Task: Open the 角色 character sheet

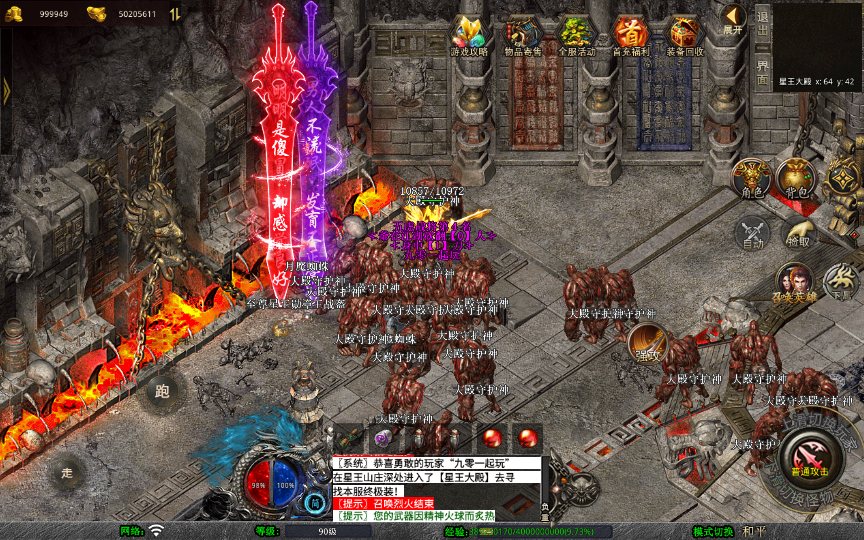Action: (752, 178)
